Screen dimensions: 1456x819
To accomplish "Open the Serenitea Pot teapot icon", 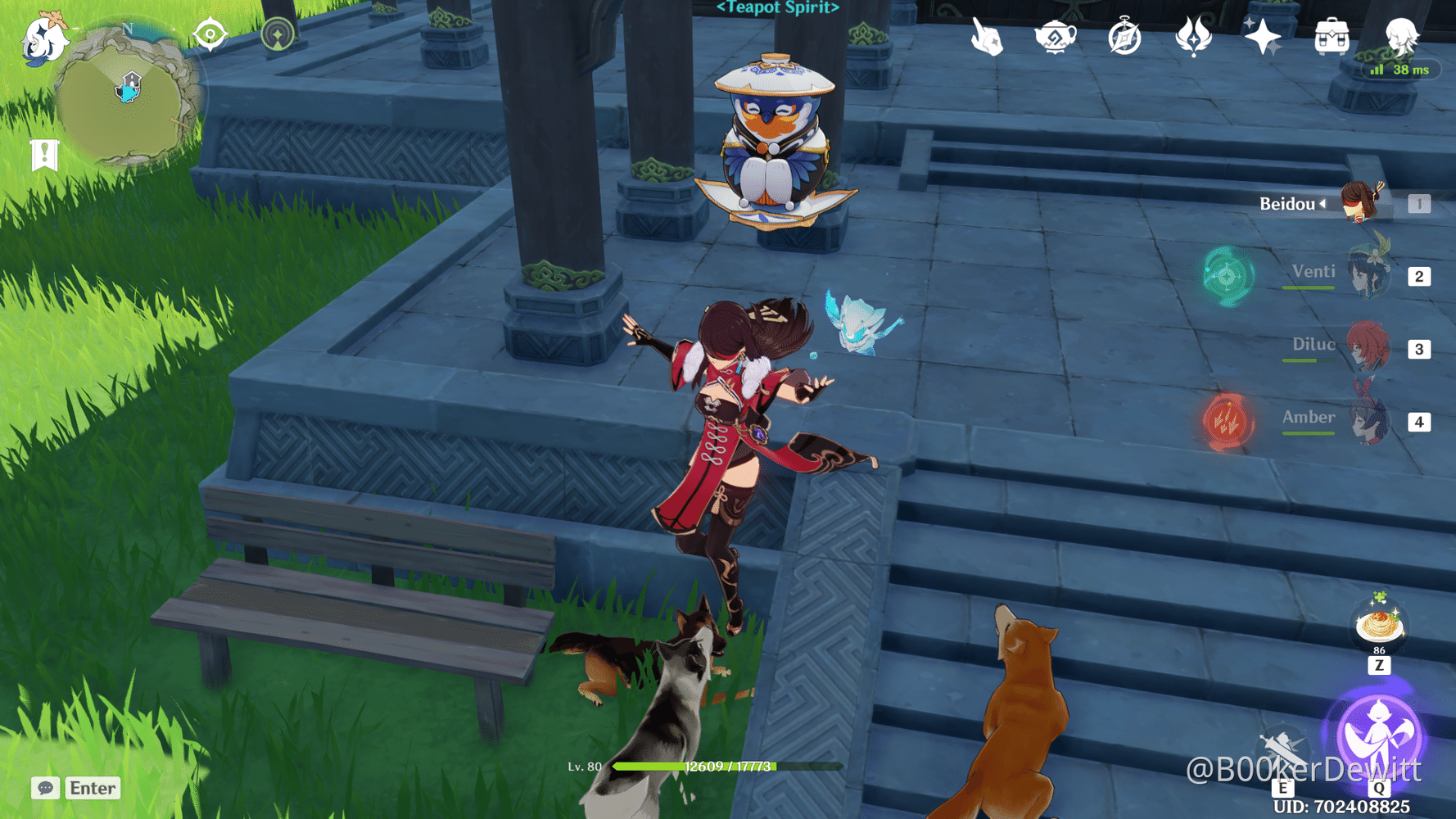I will tap(1056, 35).
